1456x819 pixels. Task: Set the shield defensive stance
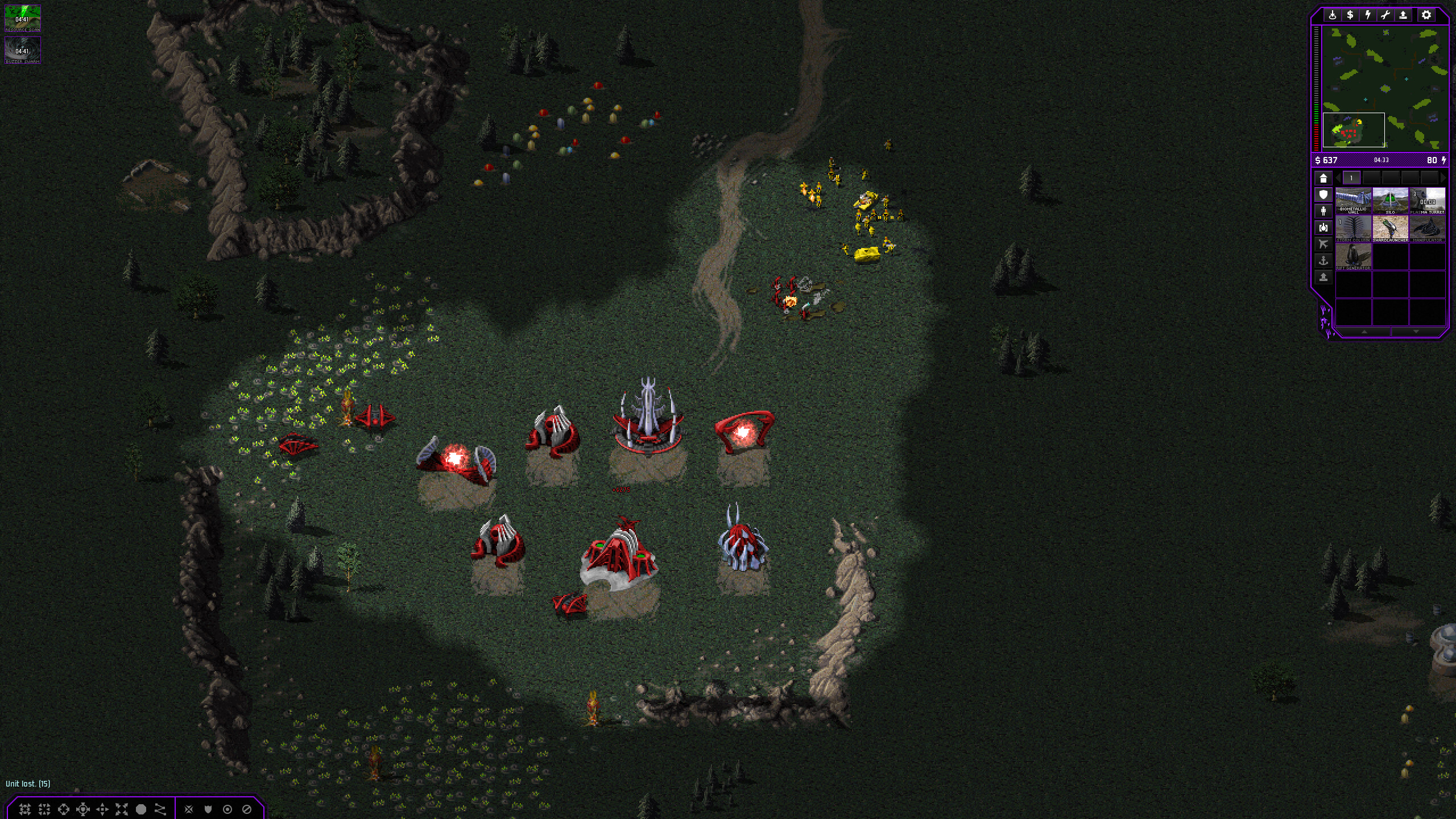208,809
